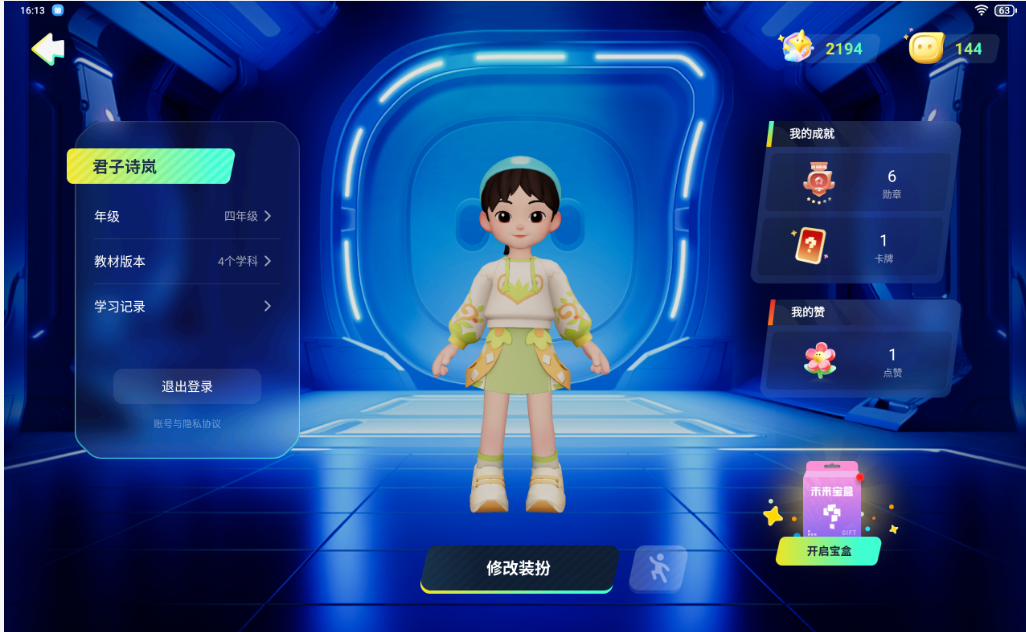1026x632 pixels.
Task: Click the back arrow button
Action: 47,48
